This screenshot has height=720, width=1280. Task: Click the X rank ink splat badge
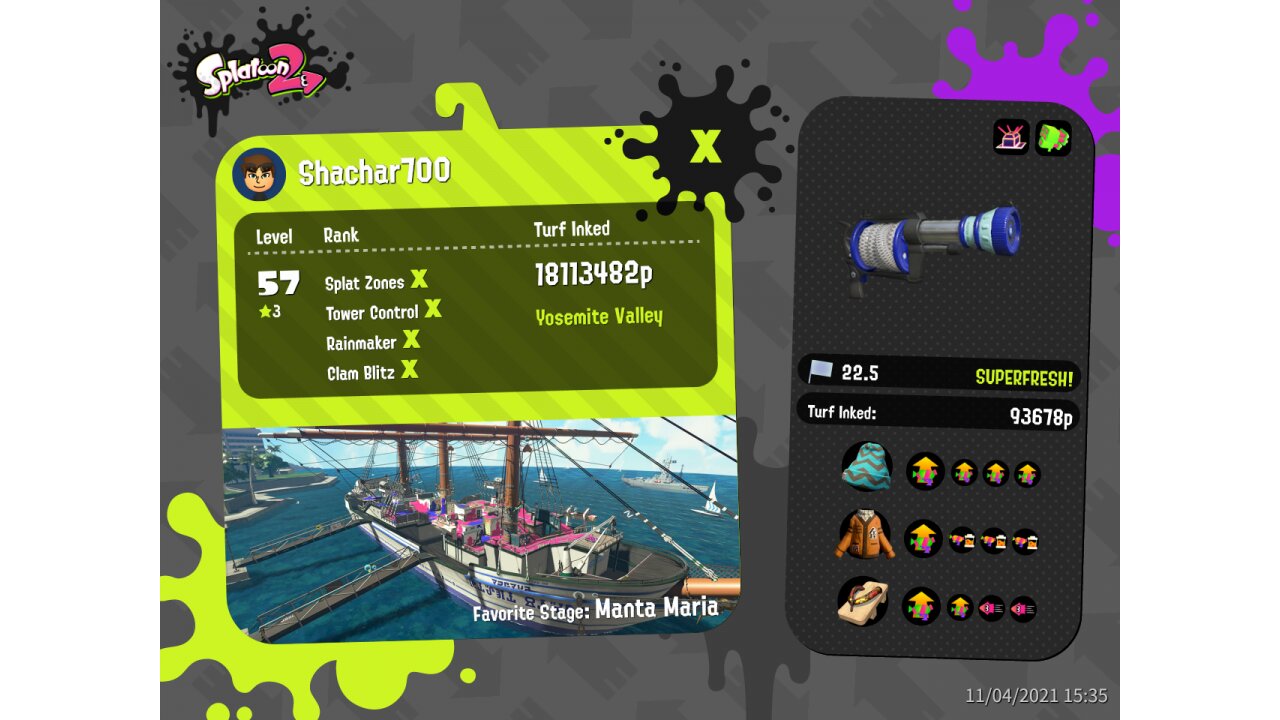coord(705,147)
